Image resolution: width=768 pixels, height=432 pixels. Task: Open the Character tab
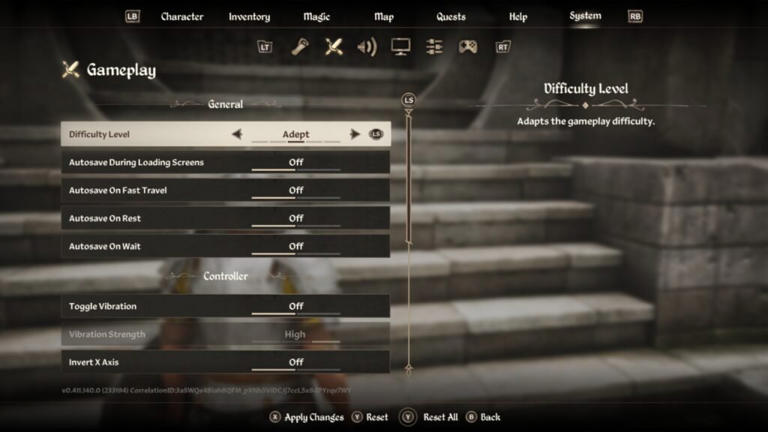click(182, 17)
